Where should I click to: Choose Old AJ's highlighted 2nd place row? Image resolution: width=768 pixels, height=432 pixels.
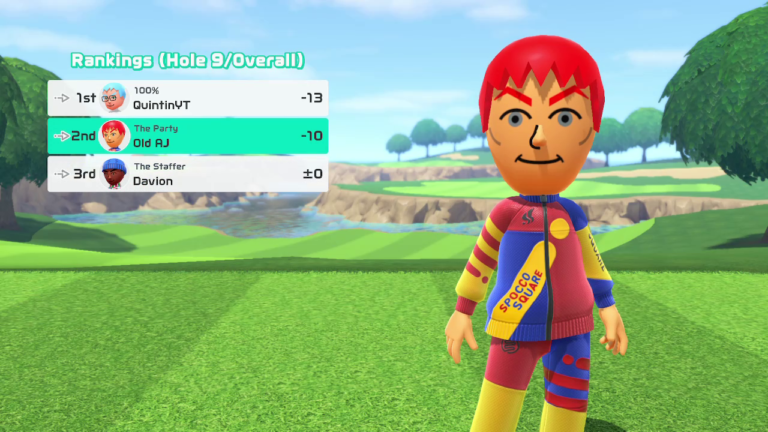click(x=188, y=136)
